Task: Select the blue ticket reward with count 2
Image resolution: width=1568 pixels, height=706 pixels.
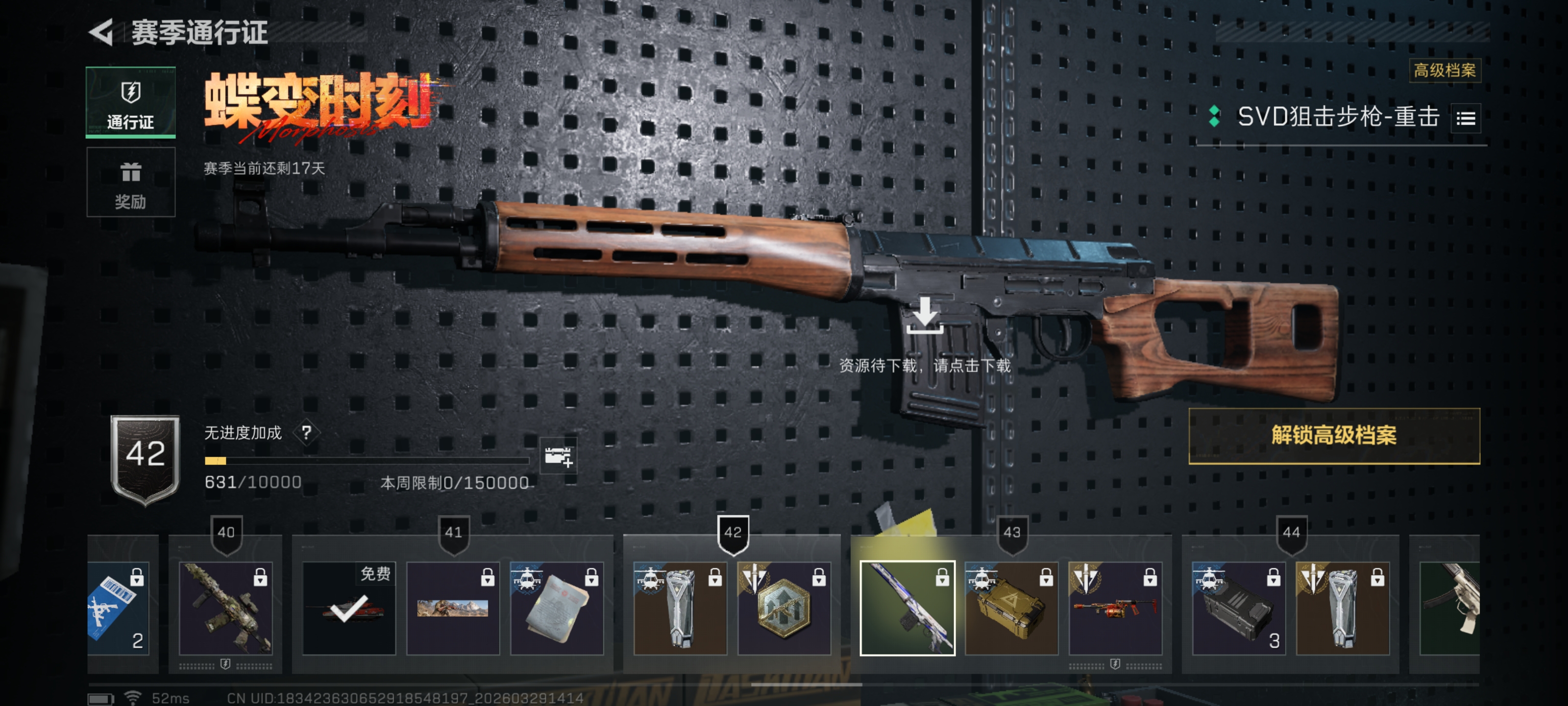Action: (x=122, y=608)
